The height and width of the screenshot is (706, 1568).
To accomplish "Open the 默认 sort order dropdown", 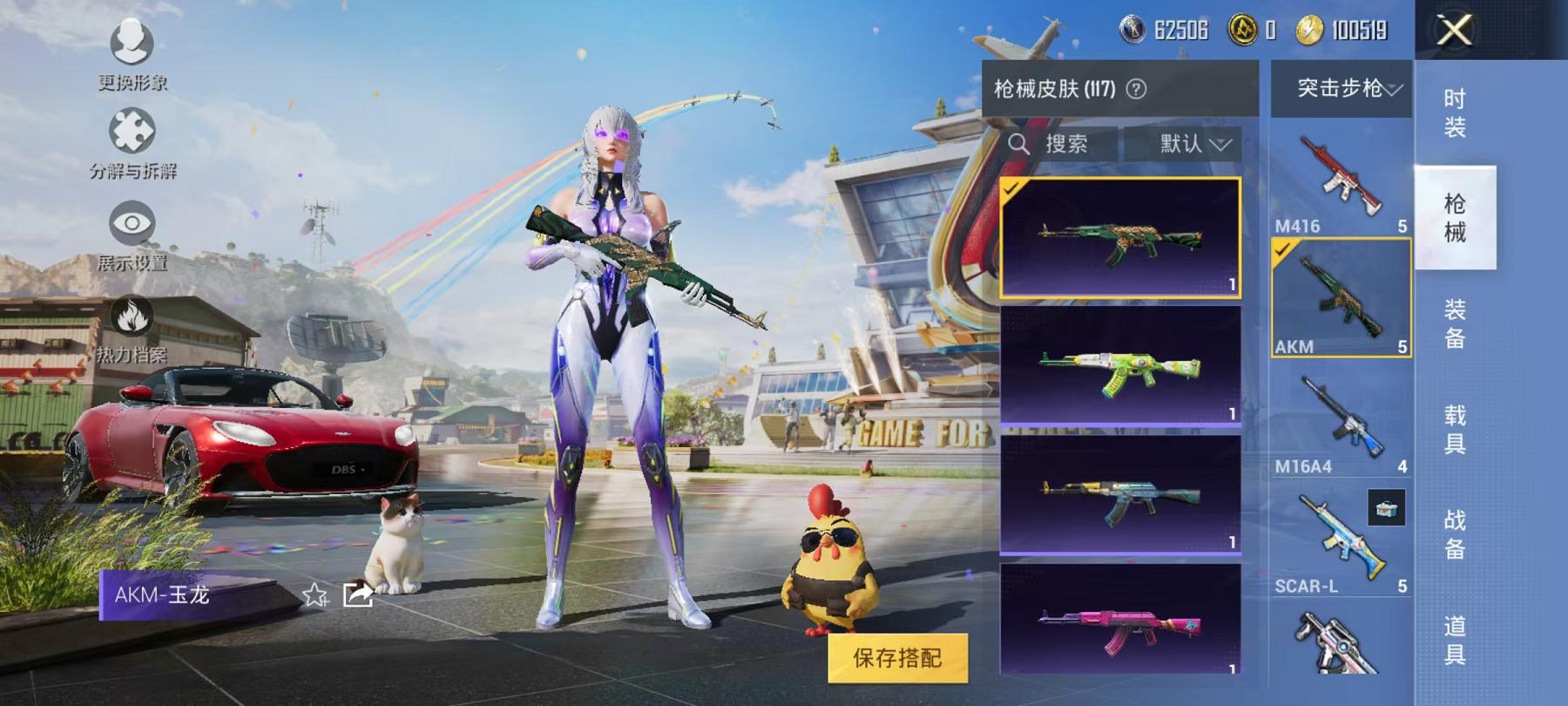I will click(x=1185, y=144).
